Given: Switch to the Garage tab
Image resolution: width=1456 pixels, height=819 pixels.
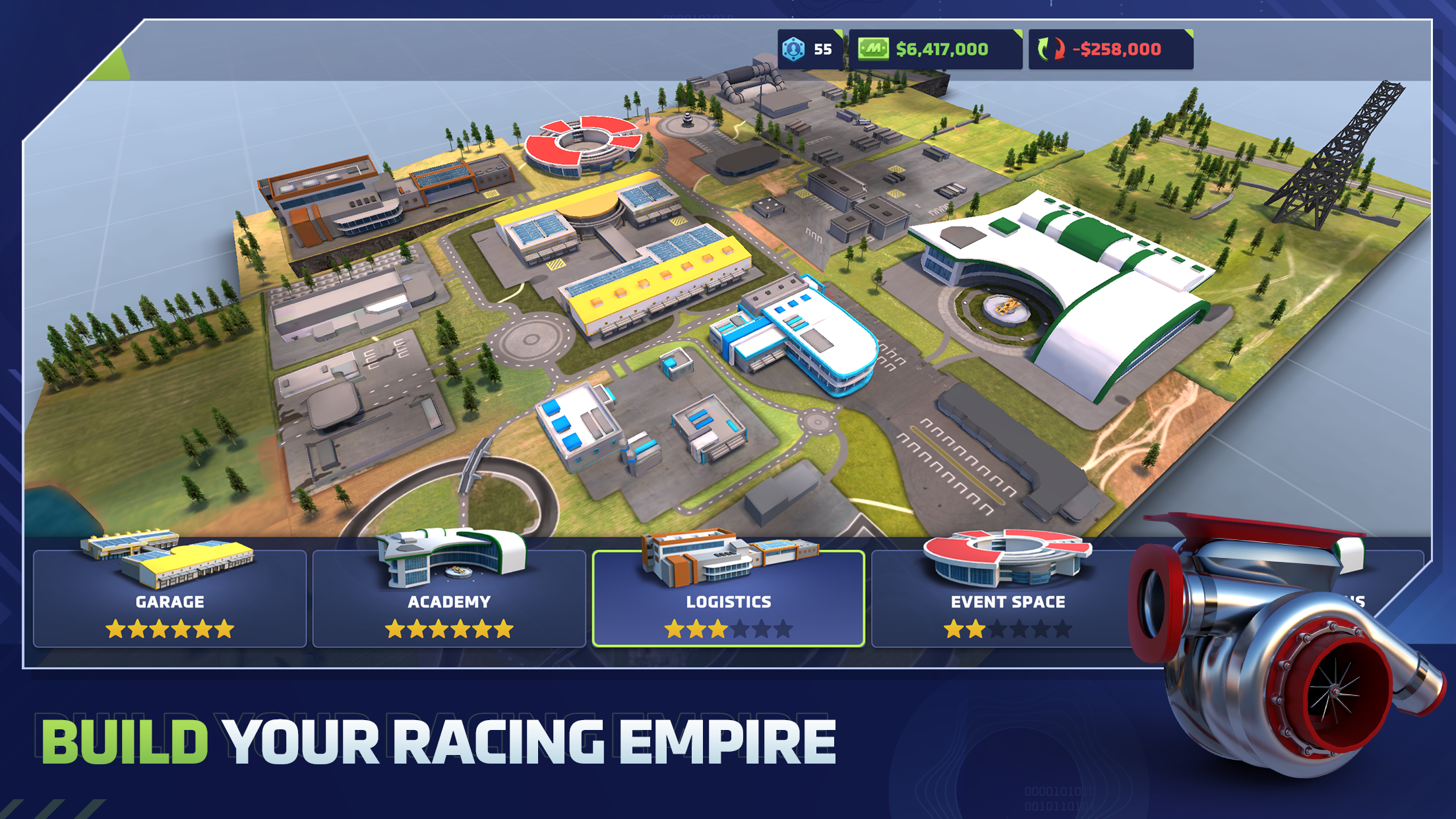Looking at the screenshot, I should pyautogui.click(x=168, y=601).
